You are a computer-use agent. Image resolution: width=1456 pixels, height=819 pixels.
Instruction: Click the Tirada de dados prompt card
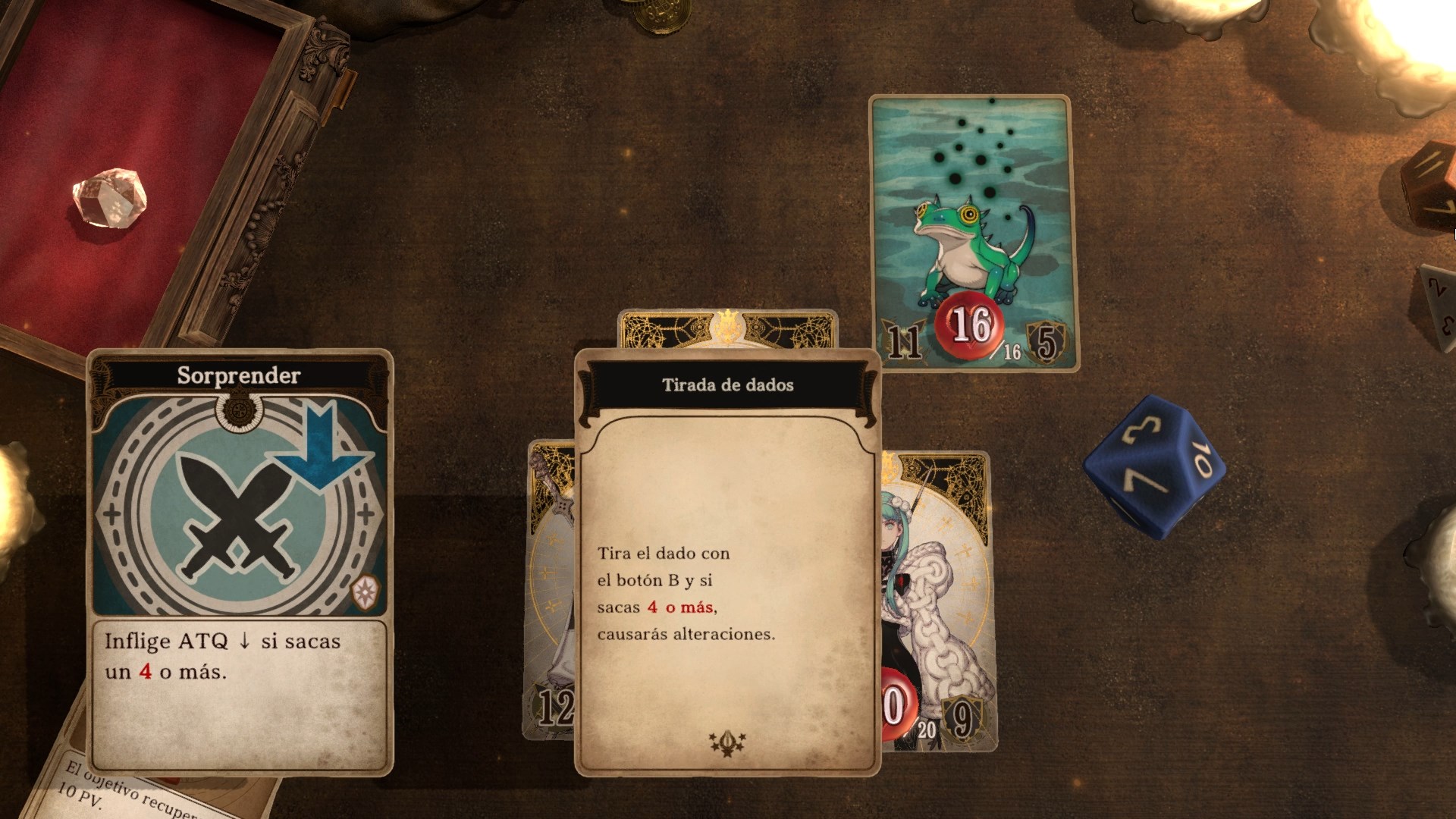727,561
